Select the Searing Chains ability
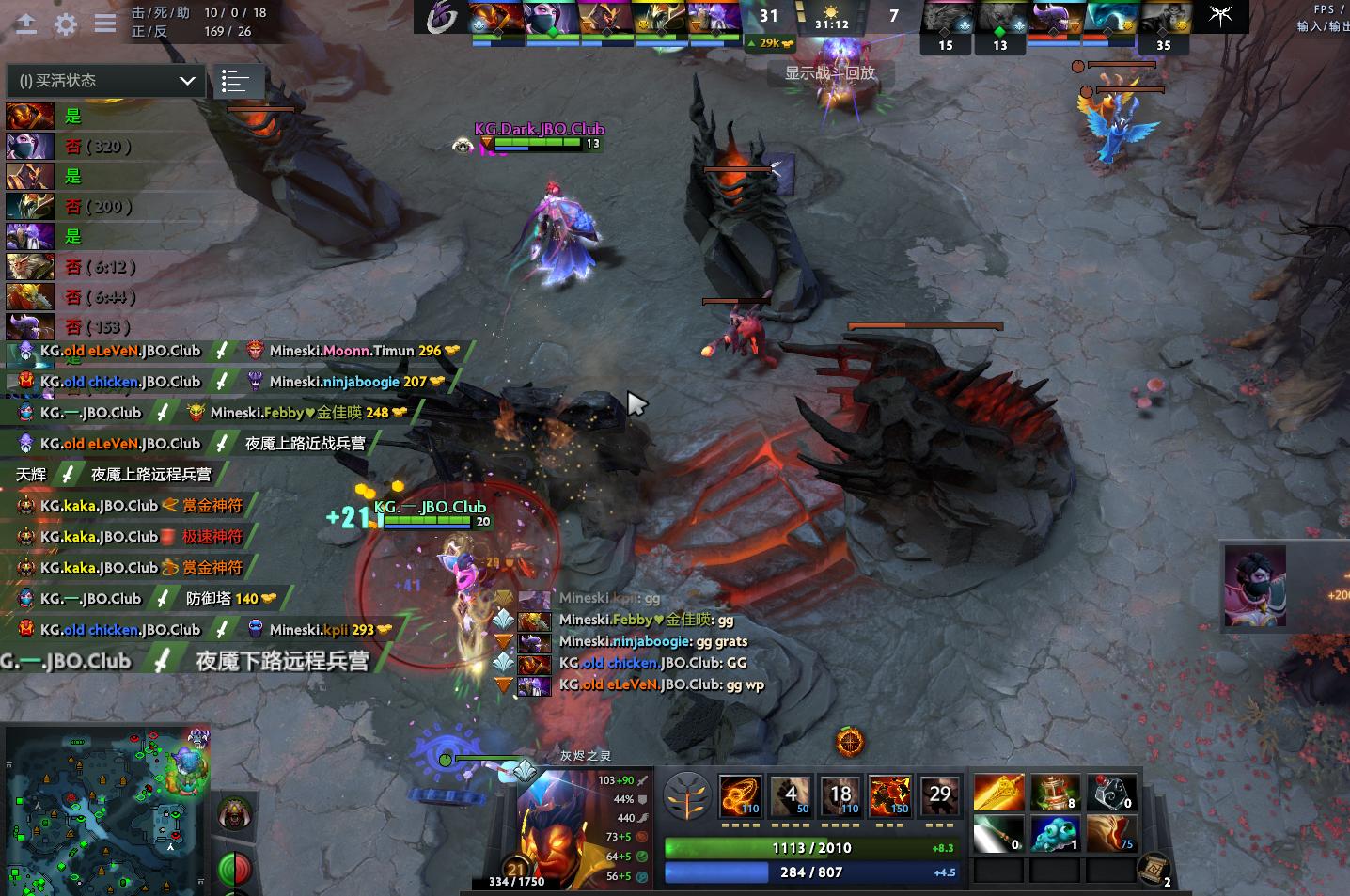The width and height of the screenshot is (1350, 896). coord(741,793)
